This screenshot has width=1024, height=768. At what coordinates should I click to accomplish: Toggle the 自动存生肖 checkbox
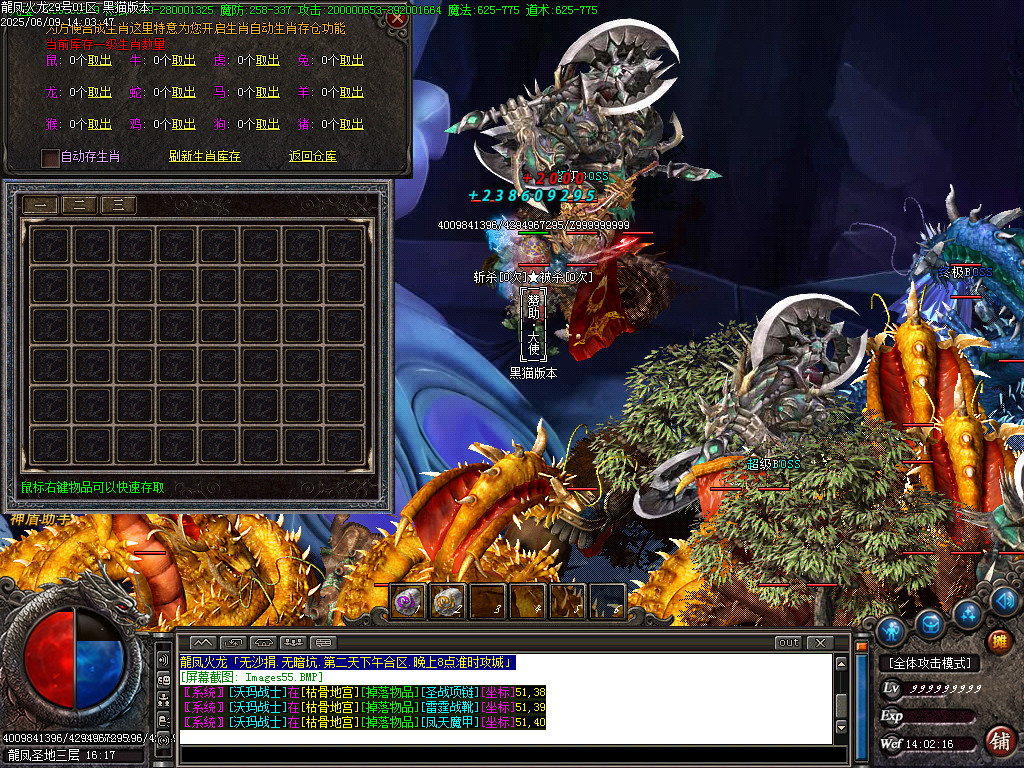(51, 157)
